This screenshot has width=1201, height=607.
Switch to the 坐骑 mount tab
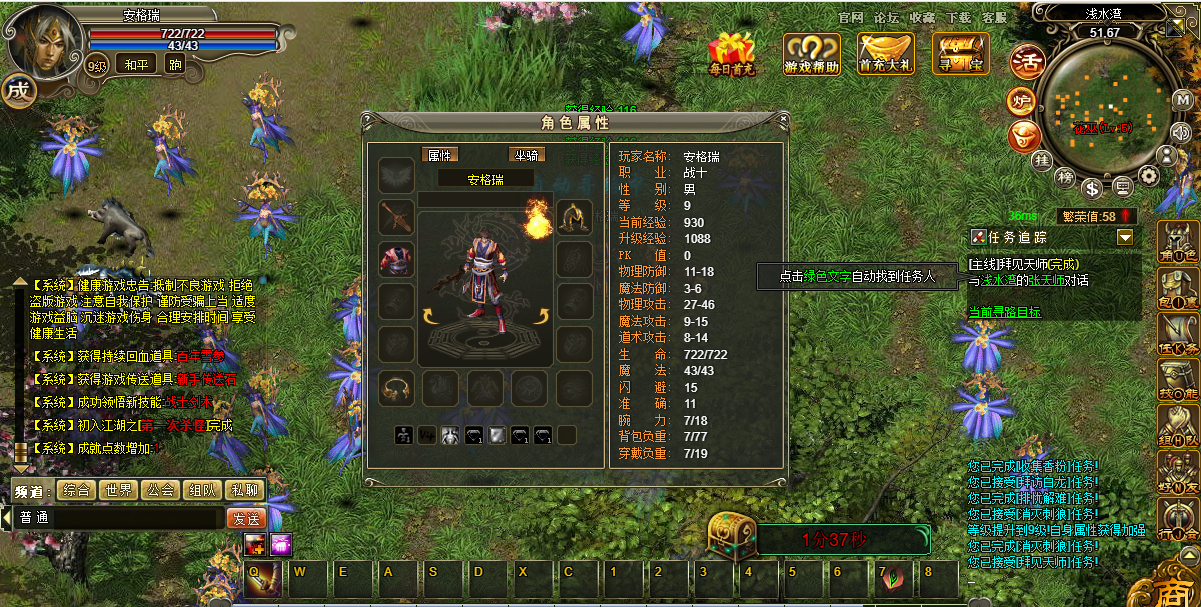point(527,155)
